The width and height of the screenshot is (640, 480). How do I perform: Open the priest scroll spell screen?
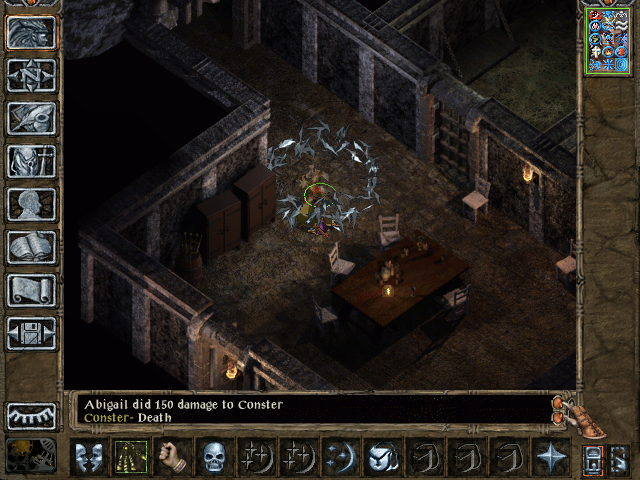tap(31, 290)
